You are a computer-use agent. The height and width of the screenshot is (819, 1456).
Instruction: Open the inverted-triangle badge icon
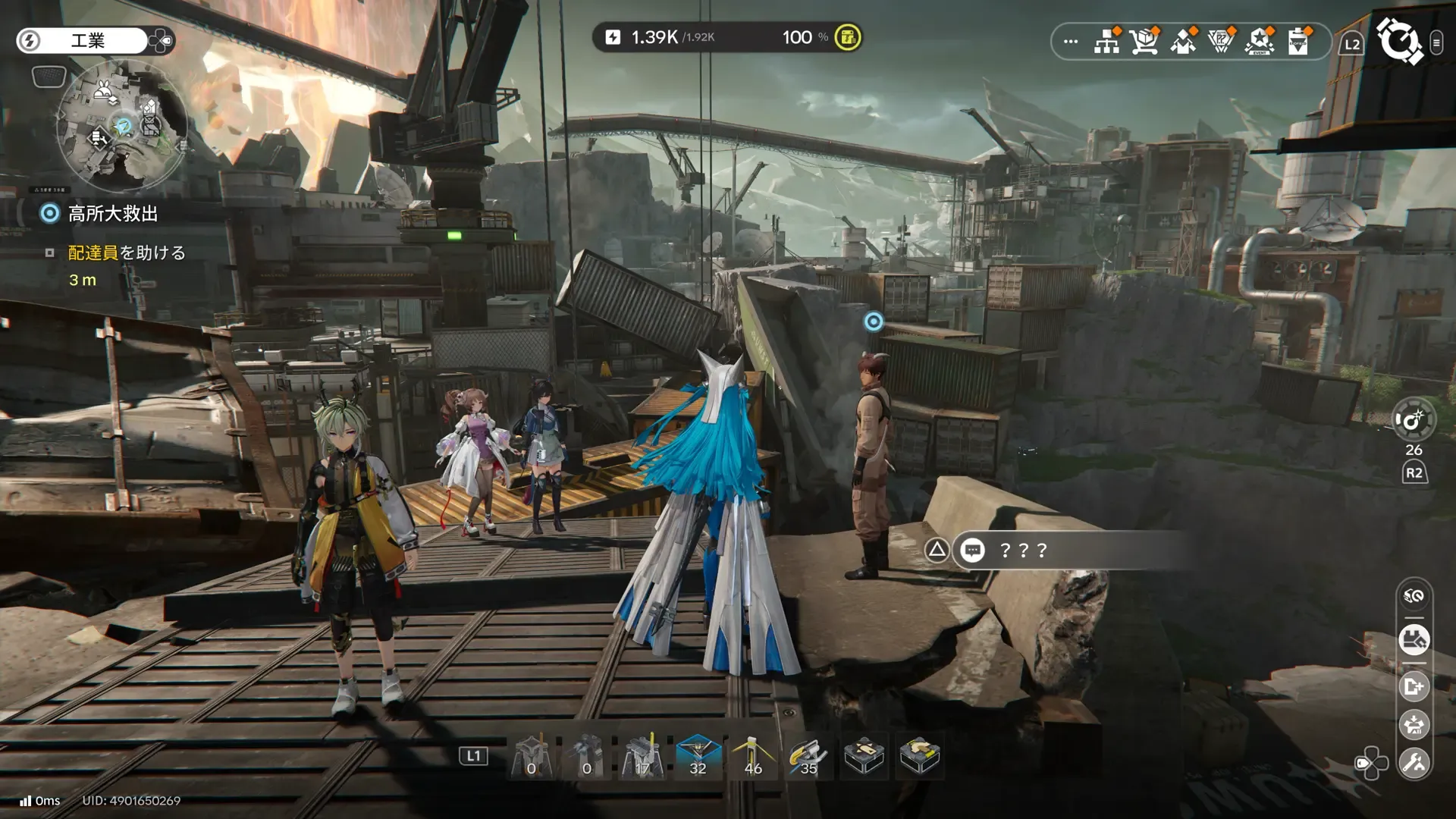1221,41
